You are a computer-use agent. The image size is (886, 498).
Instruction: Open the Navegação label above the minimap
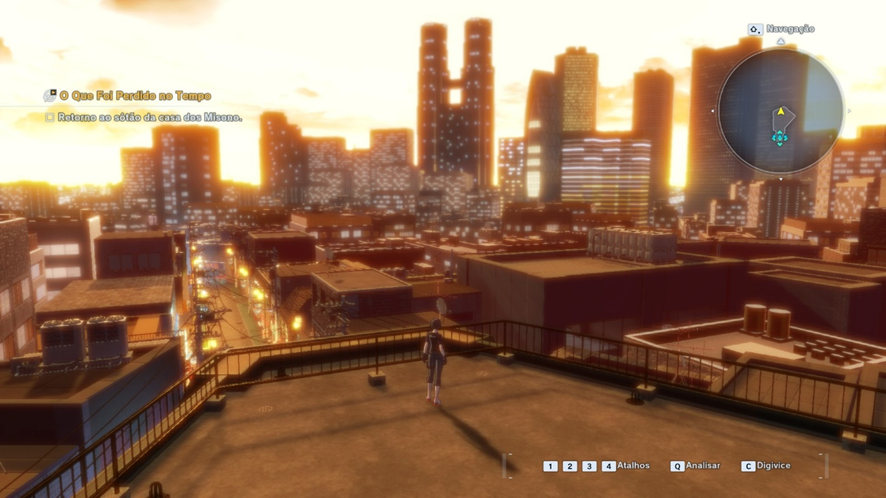pos(790,29)
